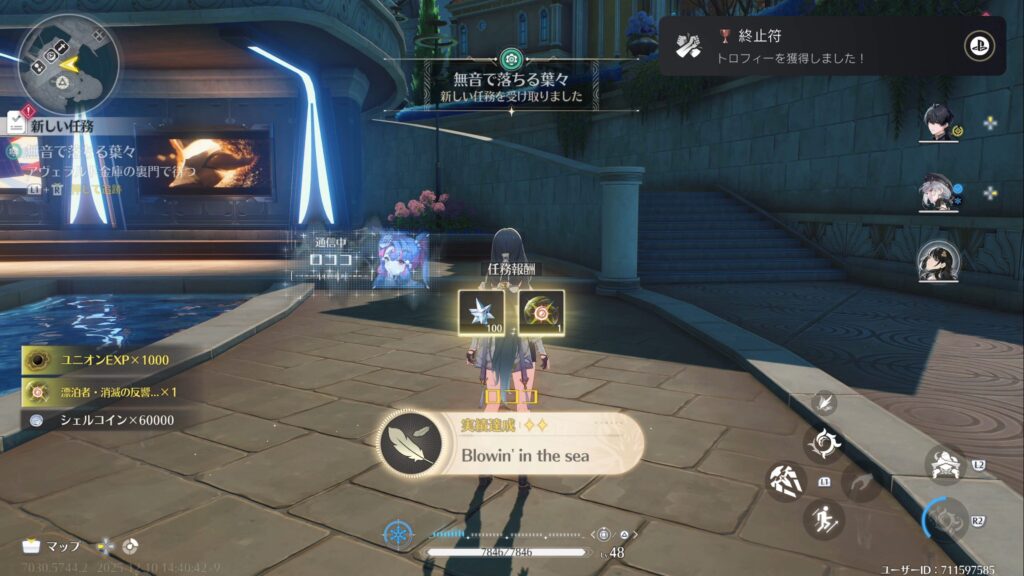This screenshot has height=576, width=1024.
Task: Switch to the white-haired party member portrait
Action: point(938,193)
